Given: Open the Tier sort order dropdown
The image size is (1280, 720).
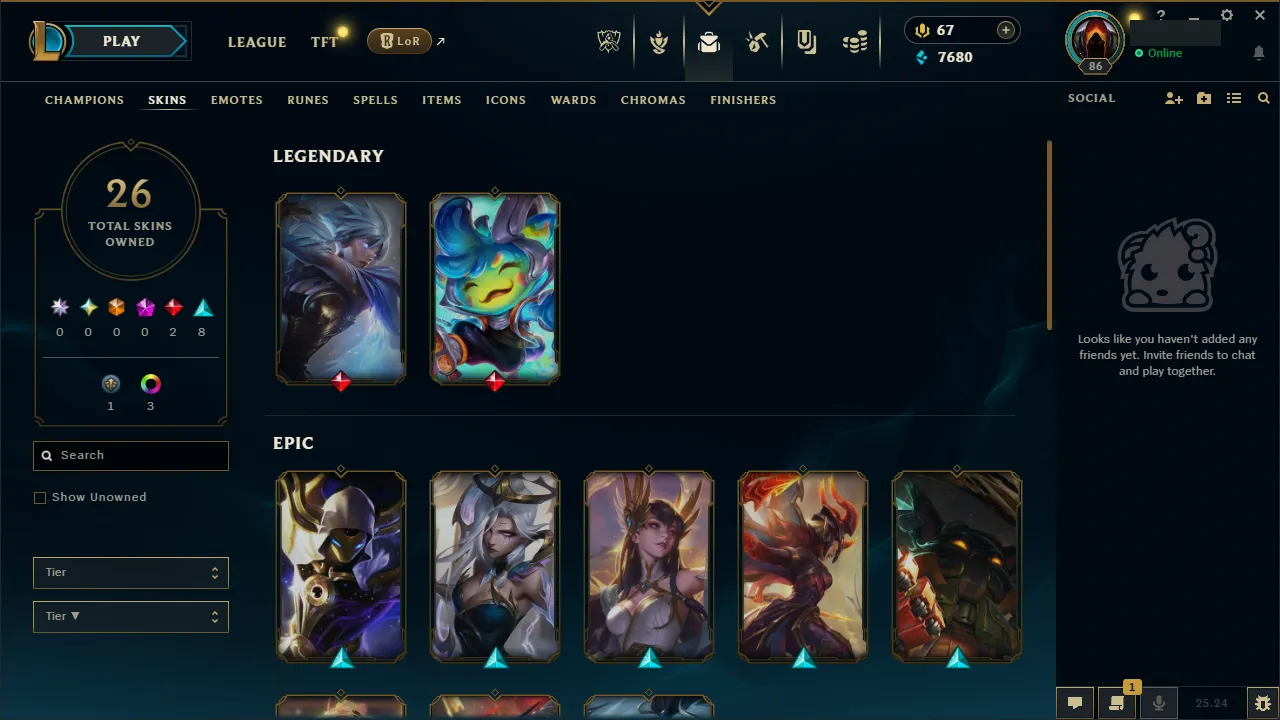Looking at the screenshot, I should coord(130,616).
